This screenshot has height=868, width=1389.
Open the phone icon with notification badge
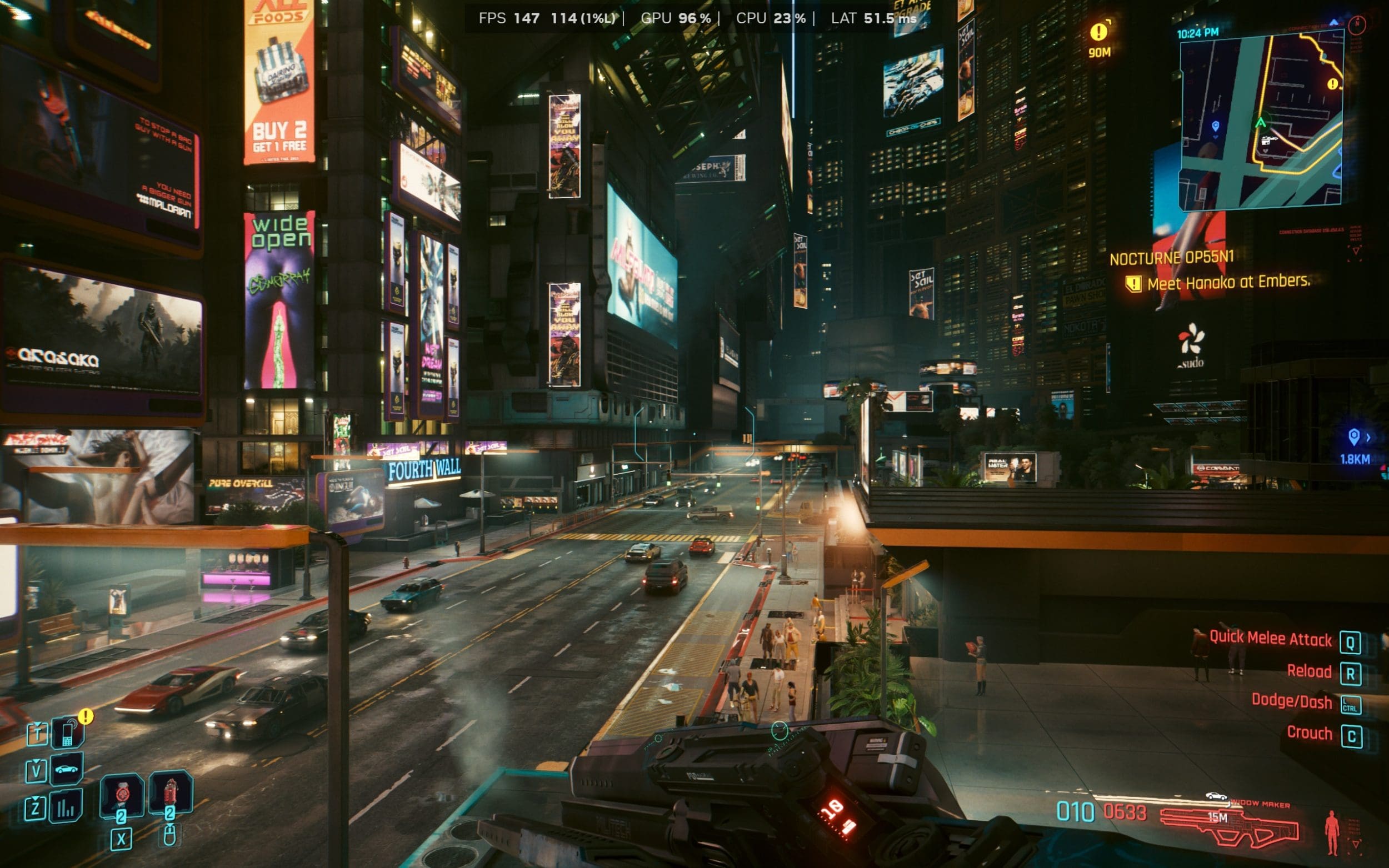(x=68, y=733)
